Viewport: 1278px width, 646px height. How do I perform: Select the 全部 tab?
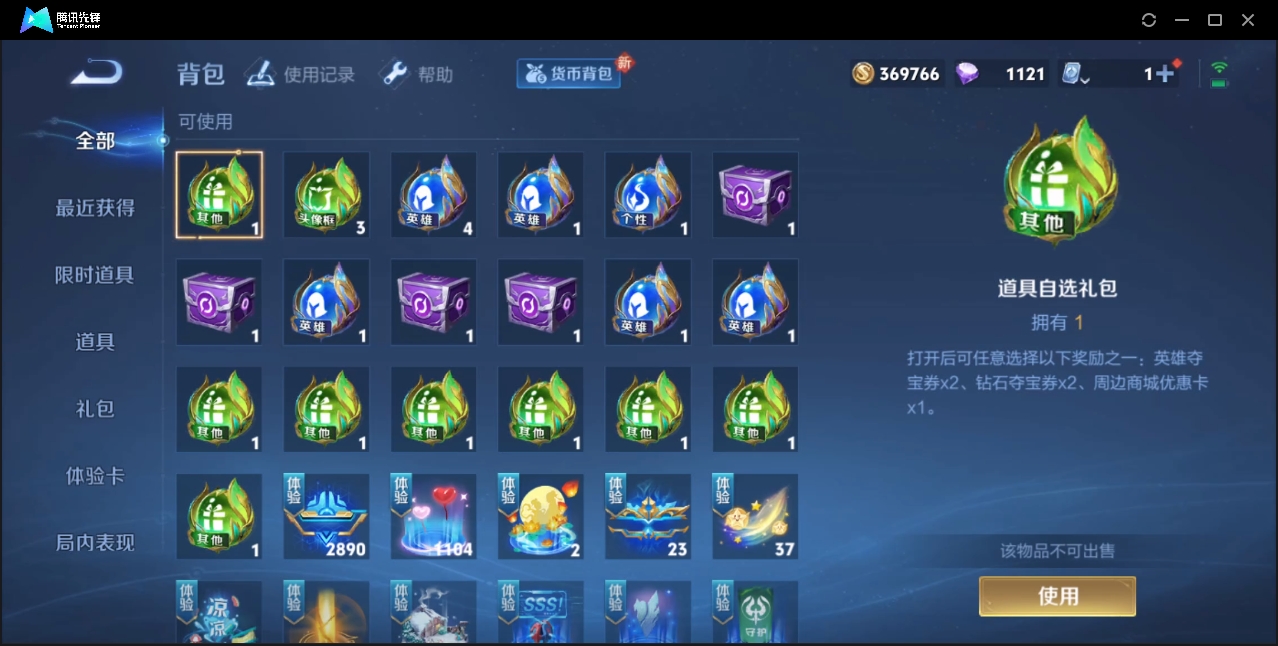click(x=95, y=141)
